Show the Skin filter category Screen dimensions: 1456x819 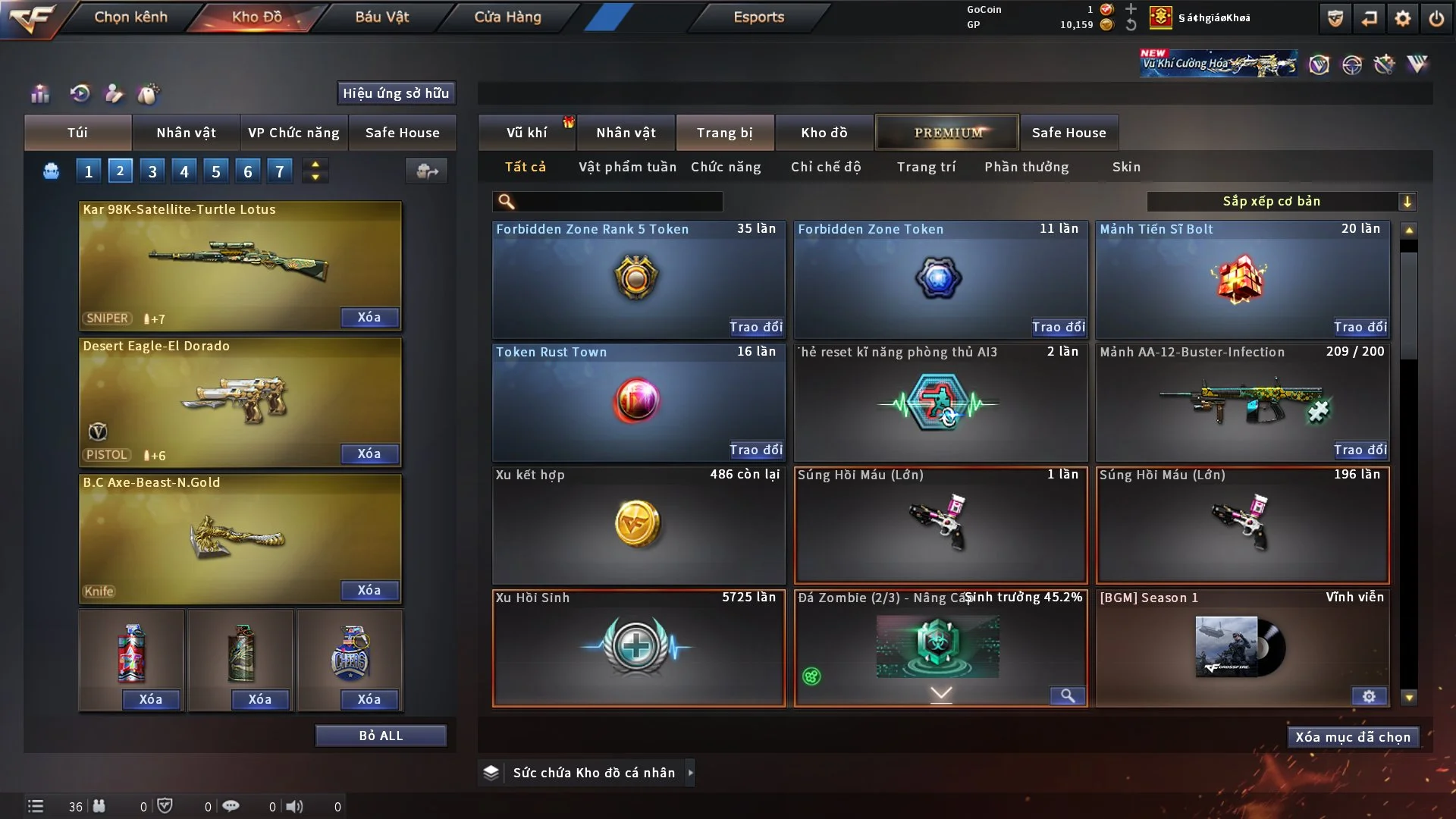pos(1126,167)
